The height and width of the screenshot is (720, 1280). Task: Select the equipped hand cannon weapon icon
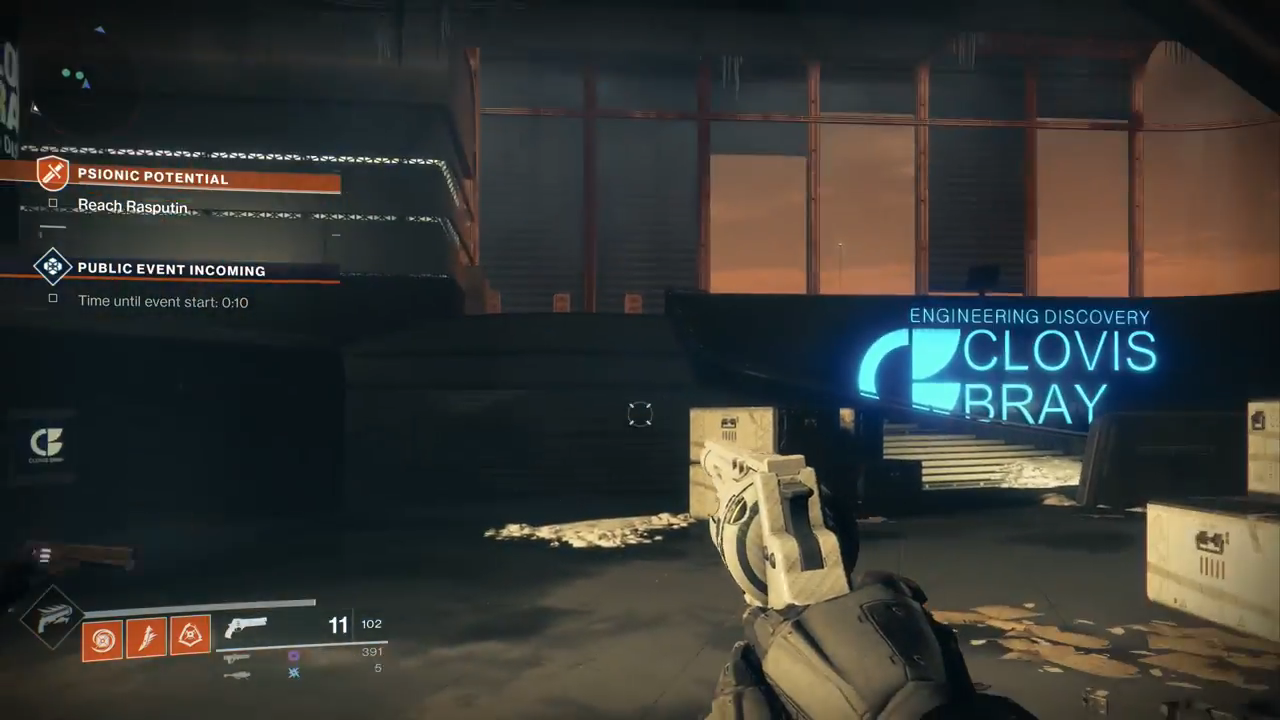pos(246,627)
